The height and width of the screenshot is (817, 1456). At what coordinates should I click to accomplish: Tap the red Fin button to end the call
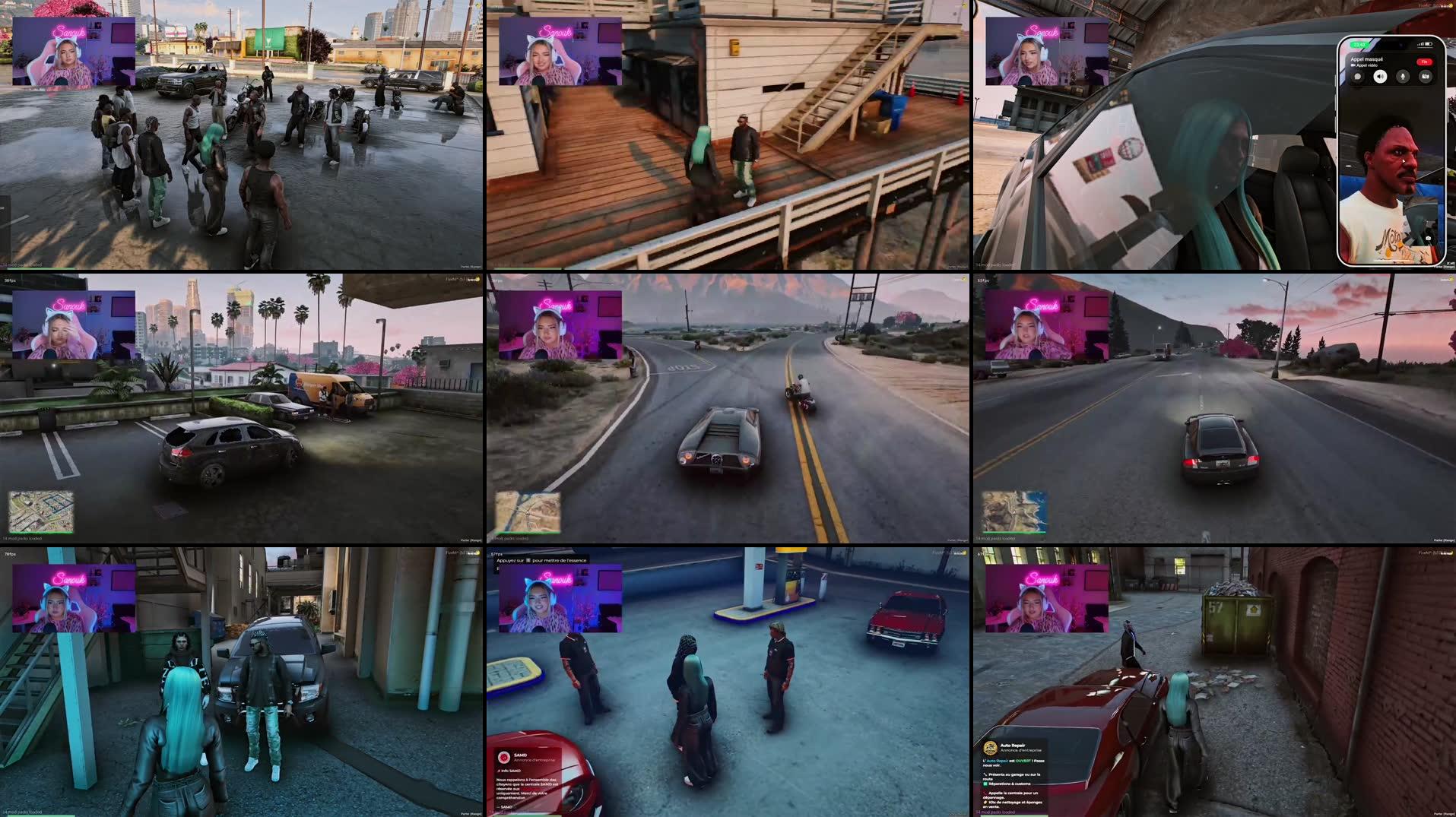(1424, 62)
